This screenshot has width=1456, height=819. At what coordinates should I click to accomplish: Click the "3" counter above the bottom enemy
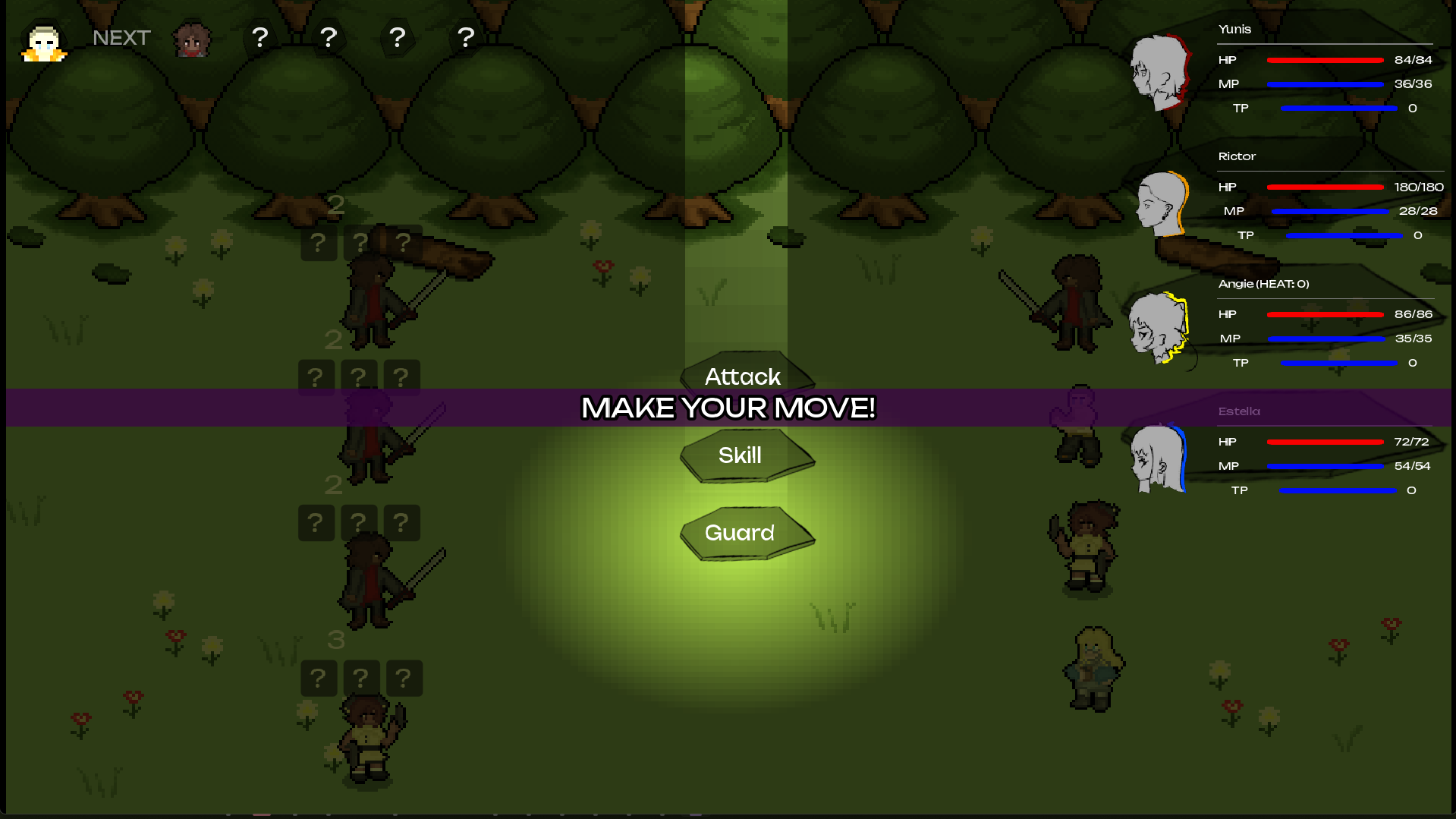point(337,640)
